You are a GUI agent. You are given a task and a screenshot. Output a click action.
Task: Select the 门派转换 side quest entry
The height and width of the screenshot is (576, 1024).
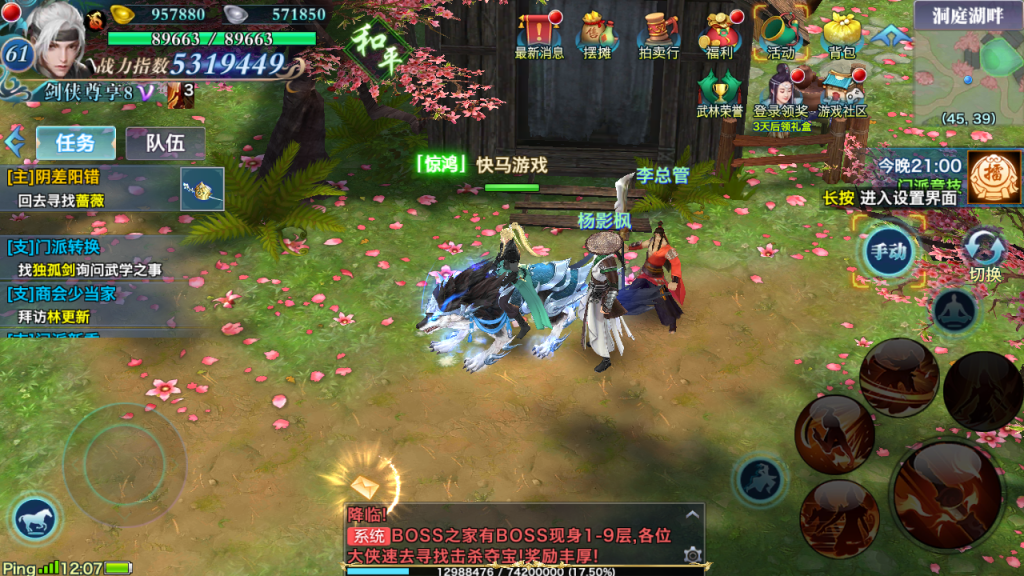(90, 258)
